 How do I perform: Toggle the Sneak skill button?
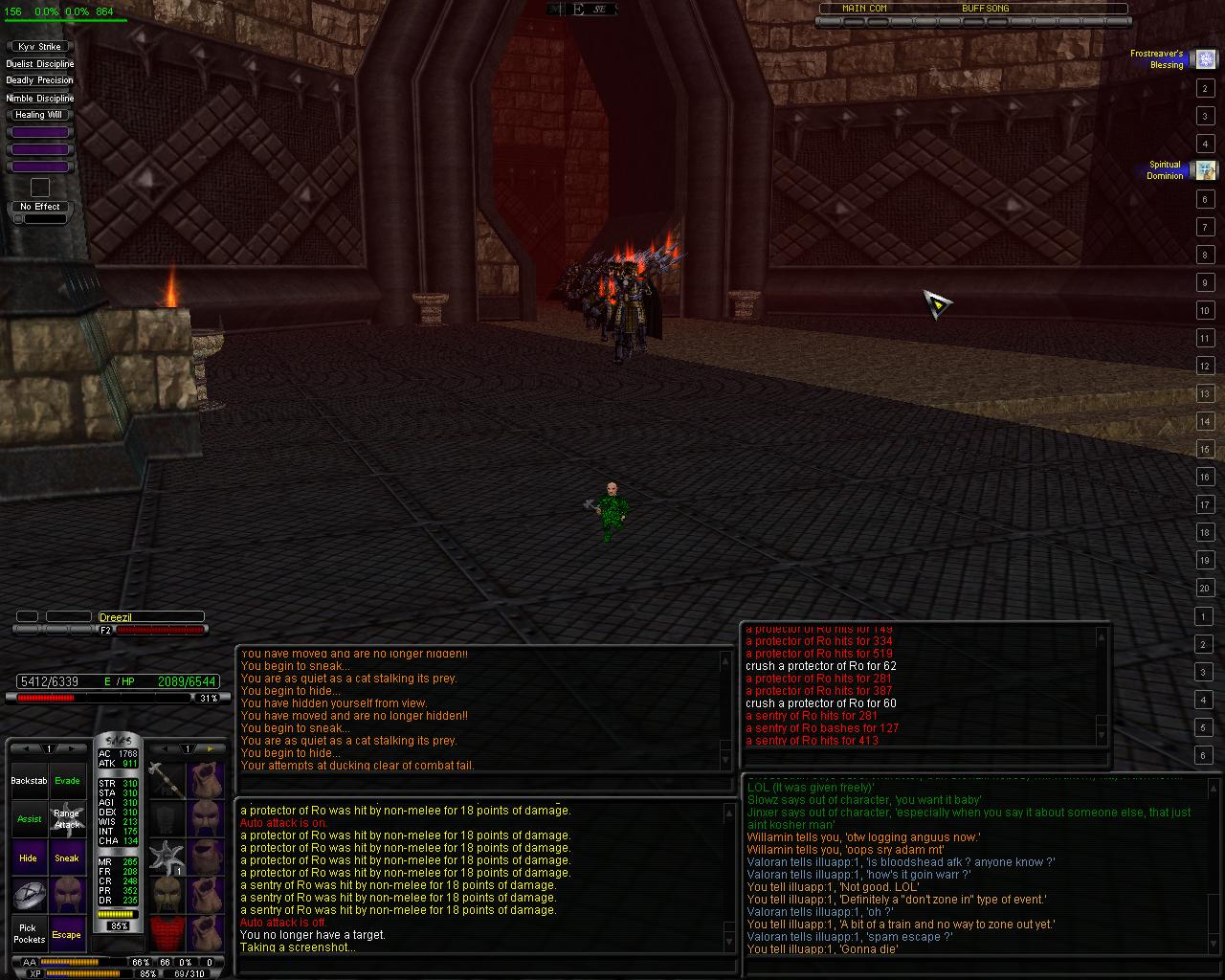67,857
